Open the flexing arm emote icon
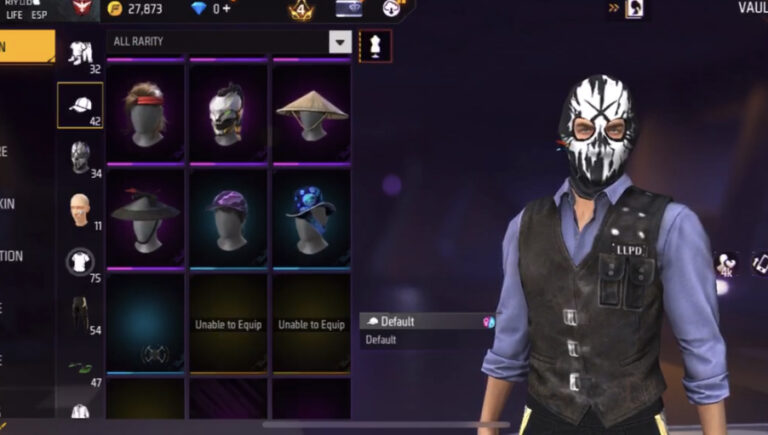 pyautogui.click(x=725, y=262)
